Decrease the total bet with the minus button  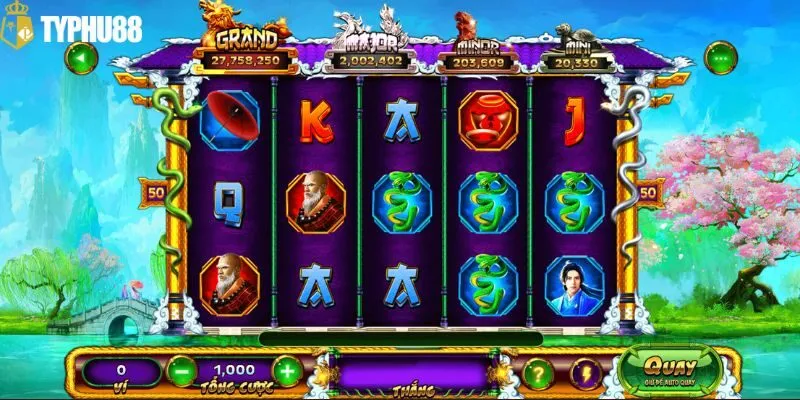pyautogui.click(x=180, y=372)
